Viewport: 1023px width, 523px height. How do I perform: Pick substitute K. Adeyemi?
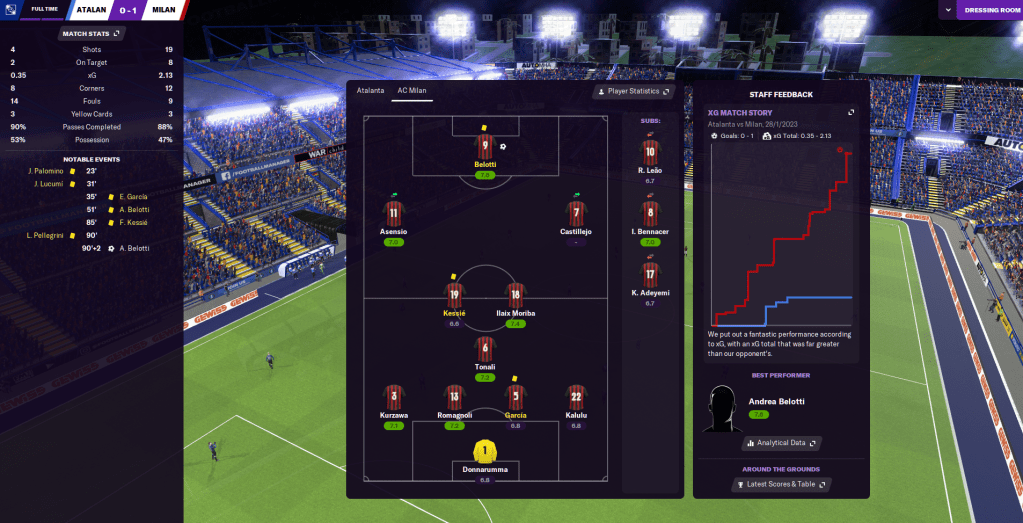(651, 274)
